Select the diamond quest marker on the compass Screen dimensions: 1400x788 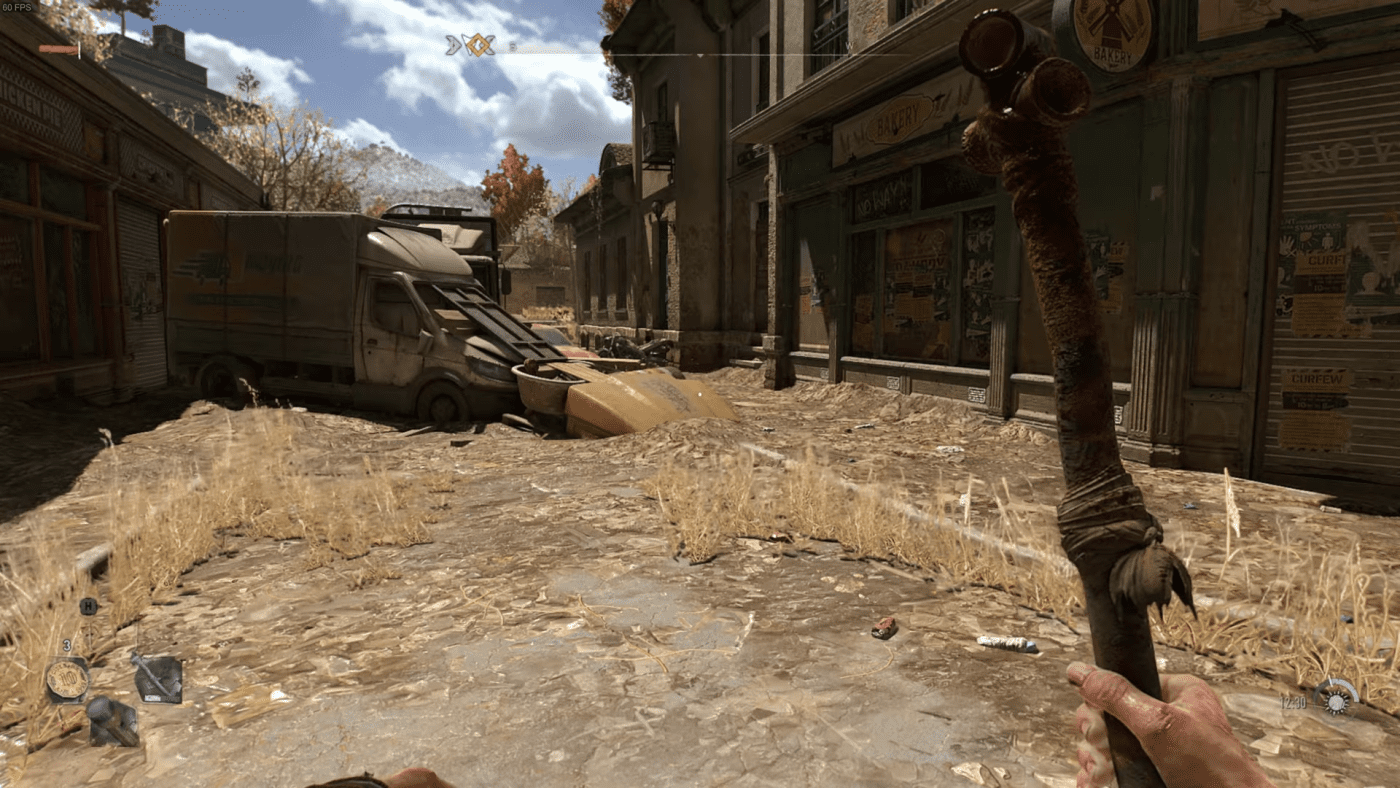point(478,42)
